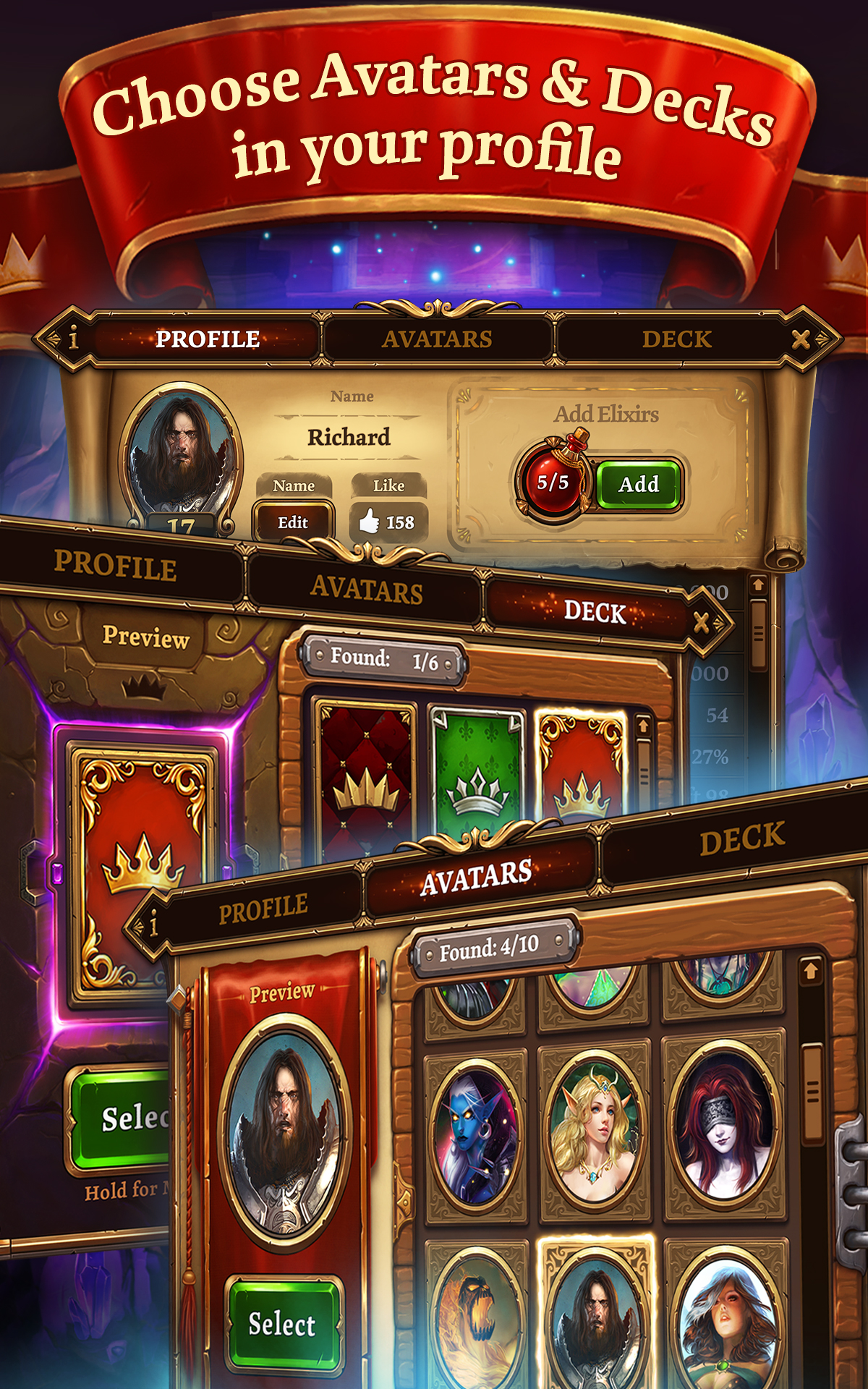Switch to the highlighted PROFILE tab above Richard

pos(208,339)
